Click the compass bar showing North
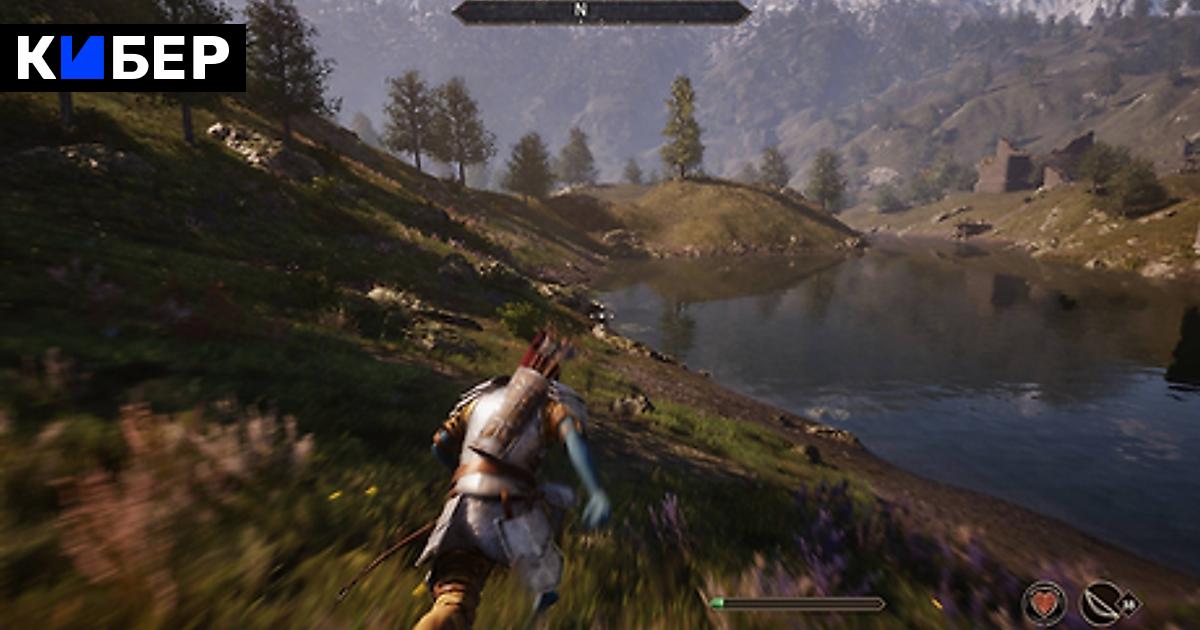Image resolution: width=1200 pixels, height=630 pixels. tap(600, 11)
